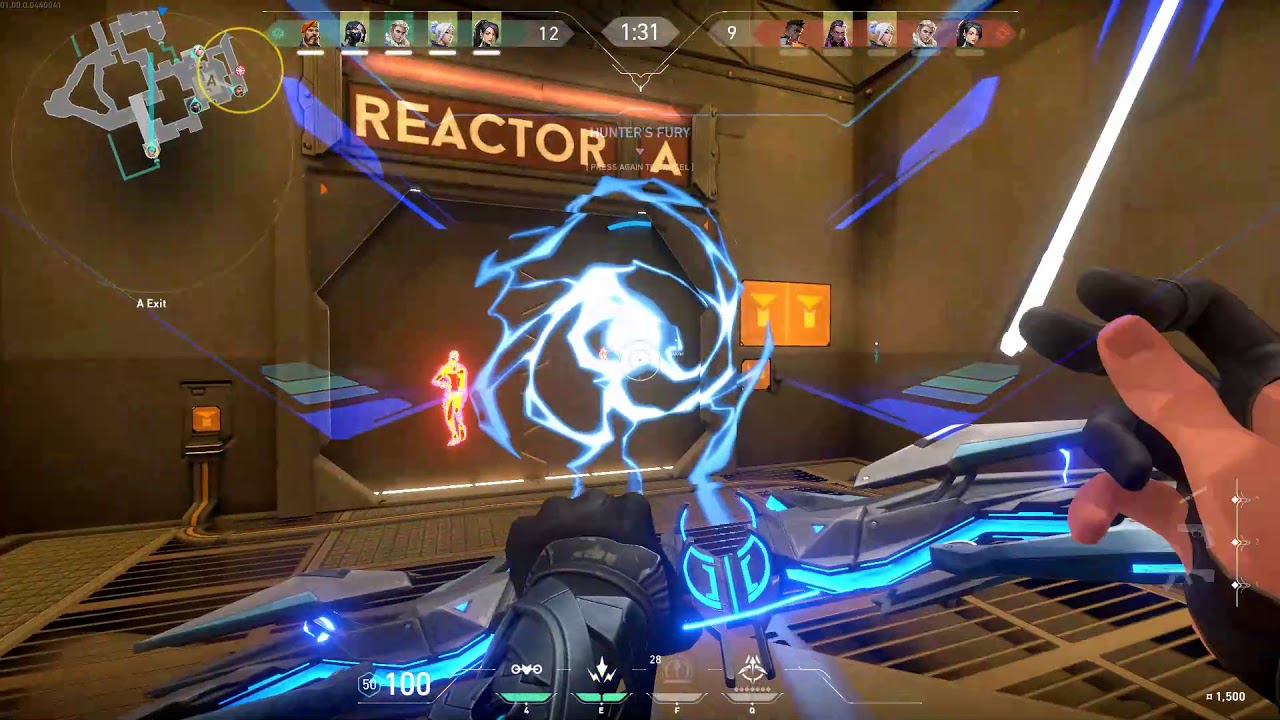Activate the Owl Drone ability icon
Screen dimensions: 1280x720
pyautogui.click(x=527, y=671)
